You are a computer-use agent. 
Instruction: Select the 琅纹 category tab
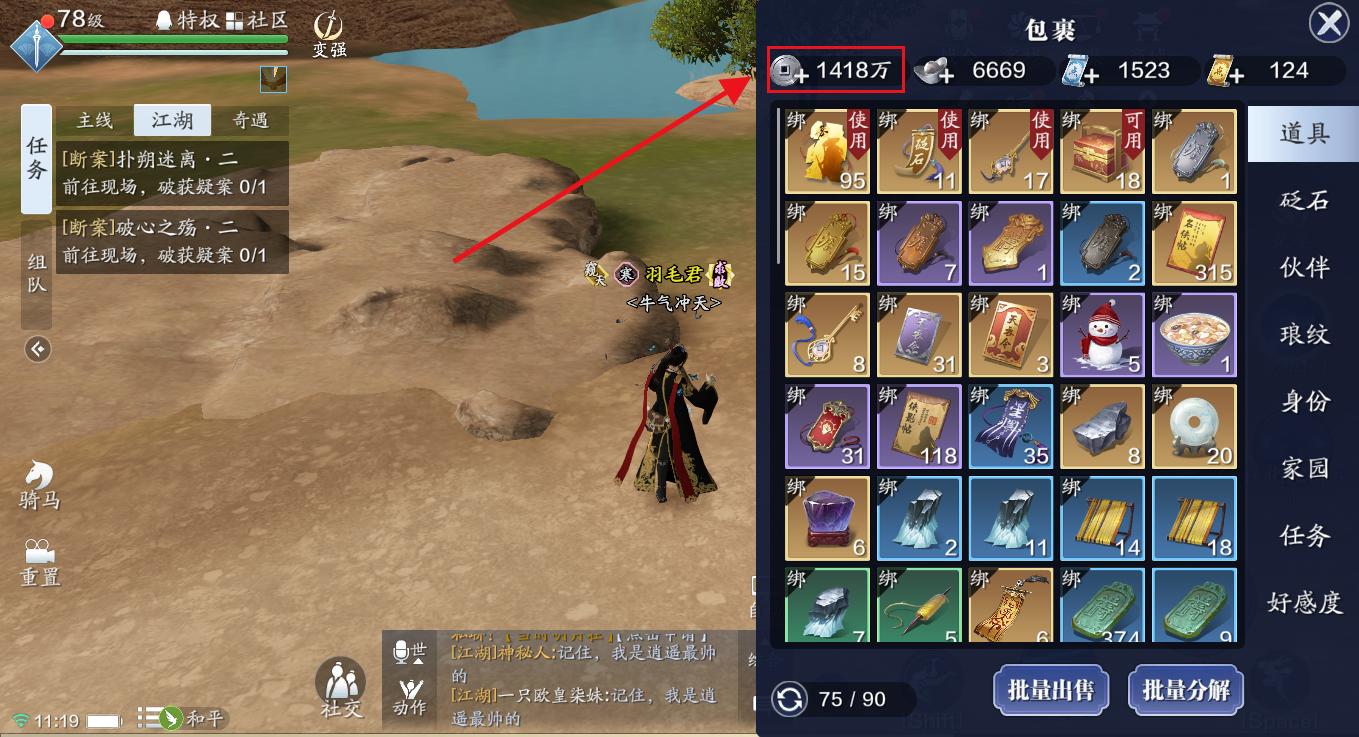click(x=1304, y=334)
